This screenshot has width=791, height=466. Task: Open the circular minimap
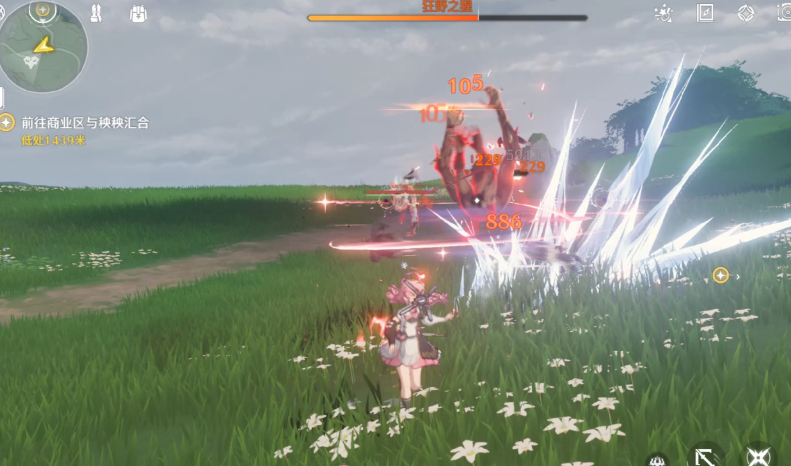tap(42, 47)
